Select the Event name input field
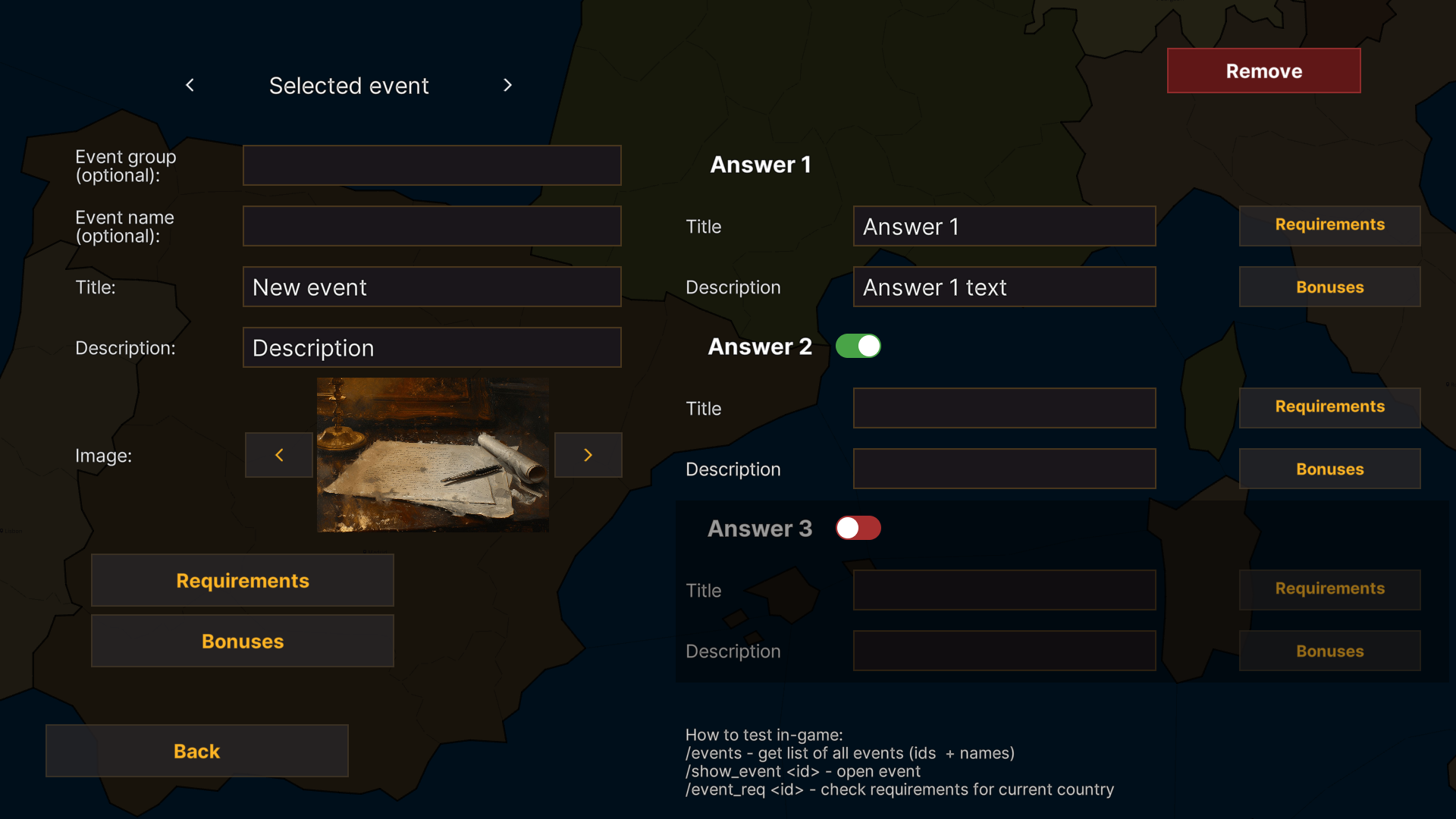This screenshot has height=819, width=1456. [x=431, y=225]
